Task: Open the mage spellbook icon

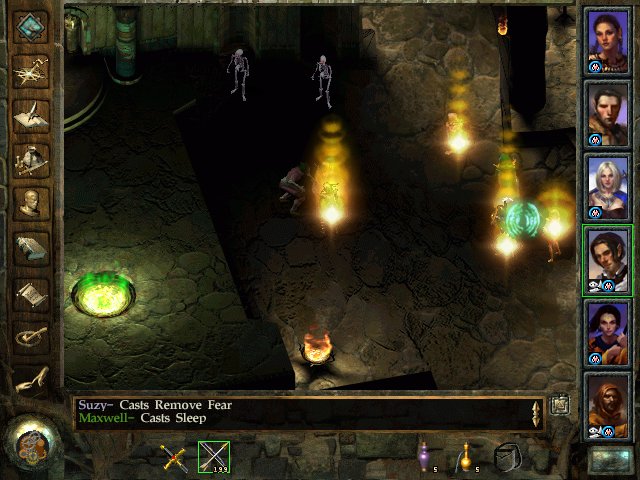Action: (31, 248)
